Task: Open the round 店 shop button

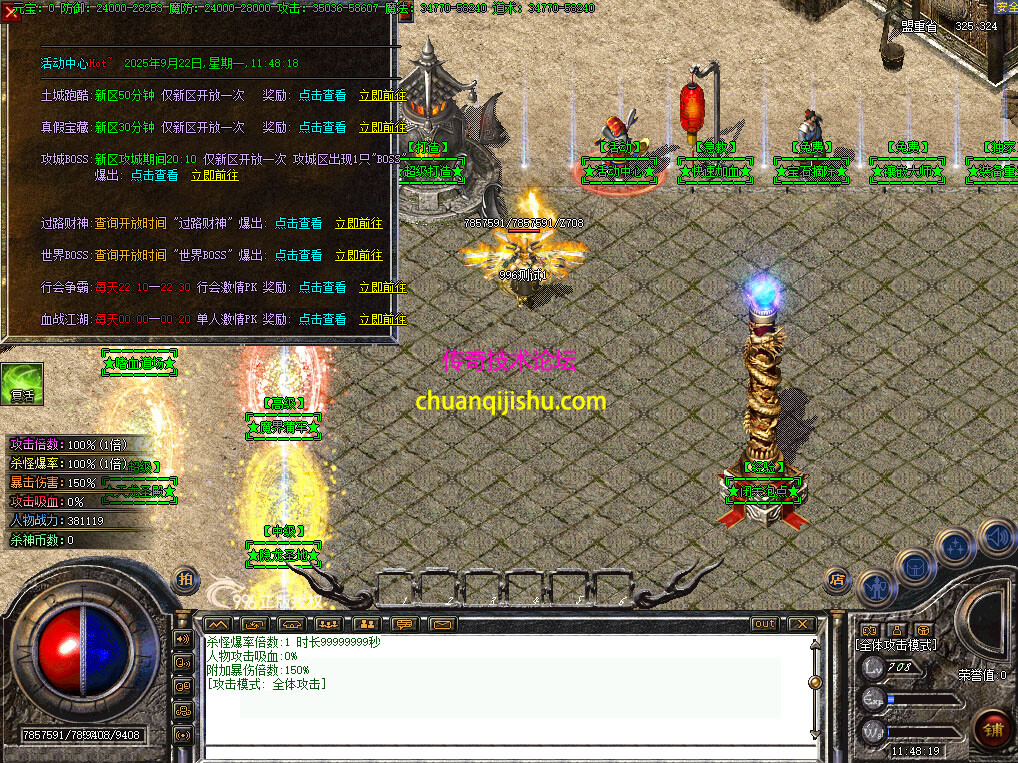Action: 837,578
